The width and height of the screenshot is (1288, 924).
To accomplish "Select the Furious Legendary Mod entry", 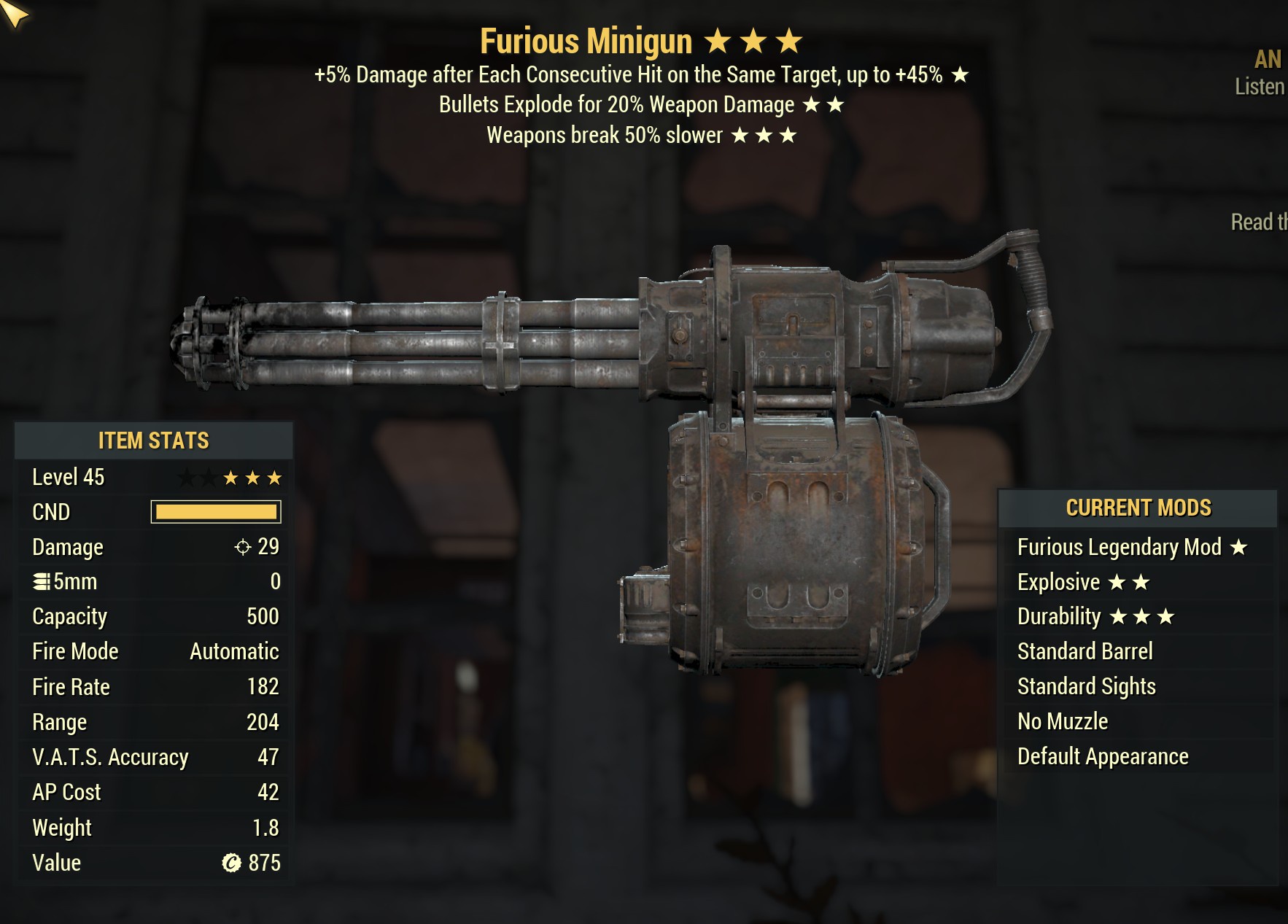I will (1132, 547).
